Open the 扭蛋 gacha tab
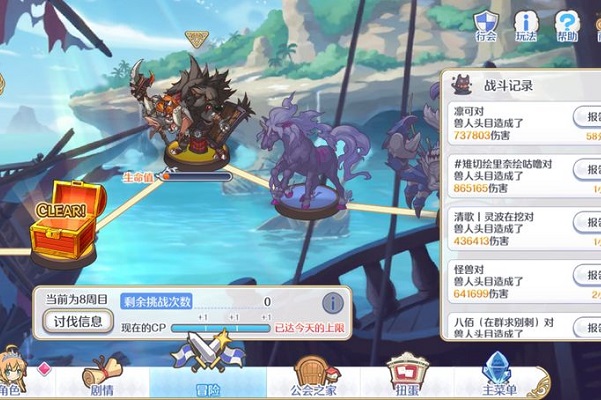The height and width of the screenshot is (400, 601). pyautogui.click(x=407, y=377)
